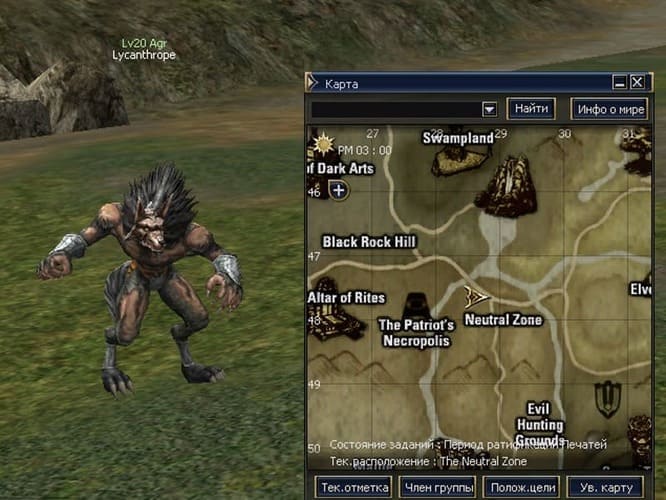666x500 pixels.
Task: Minimize the Карта map window
Action: click(620, 83)
